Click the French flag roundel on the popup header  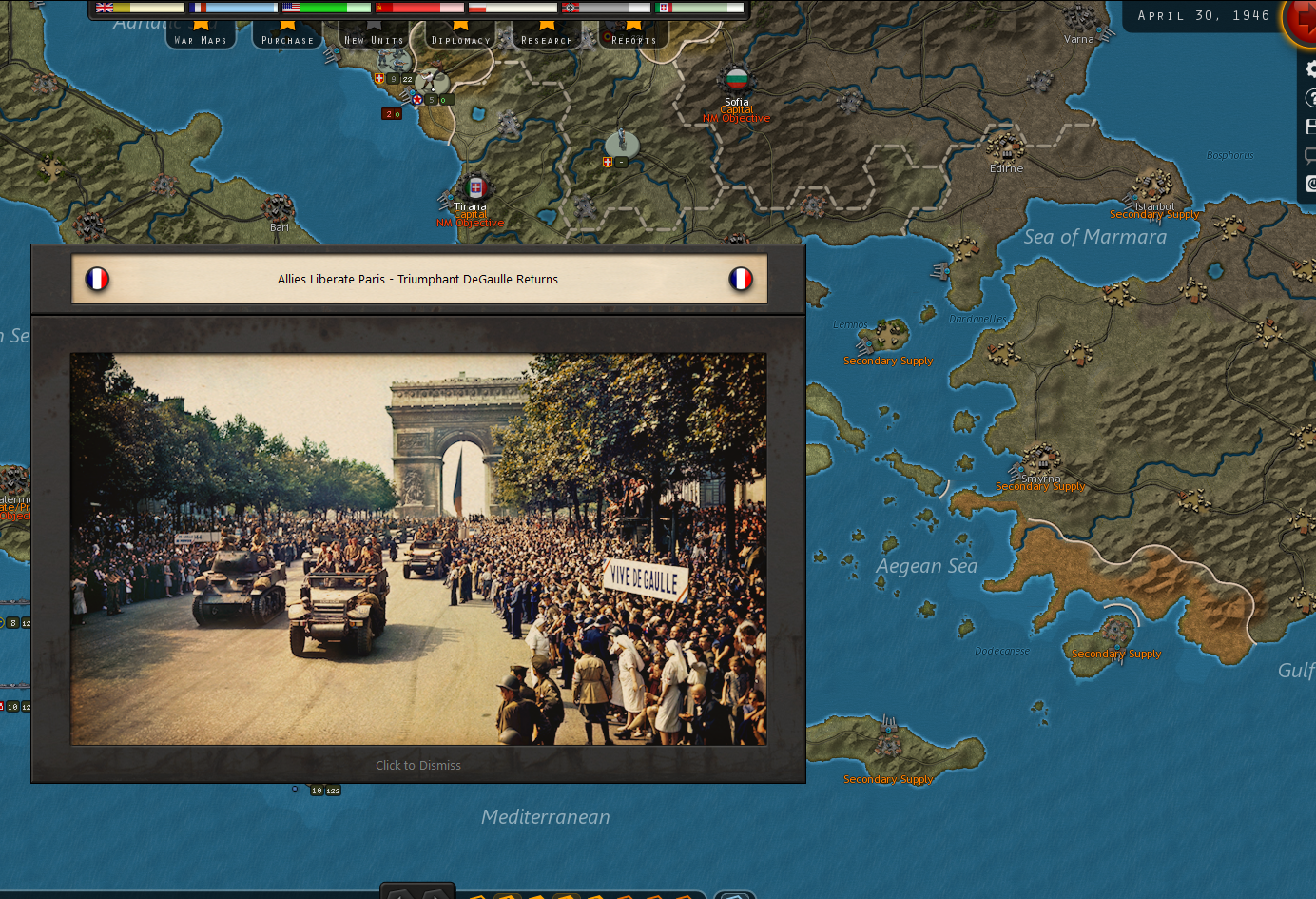click(x=97, y=279)
